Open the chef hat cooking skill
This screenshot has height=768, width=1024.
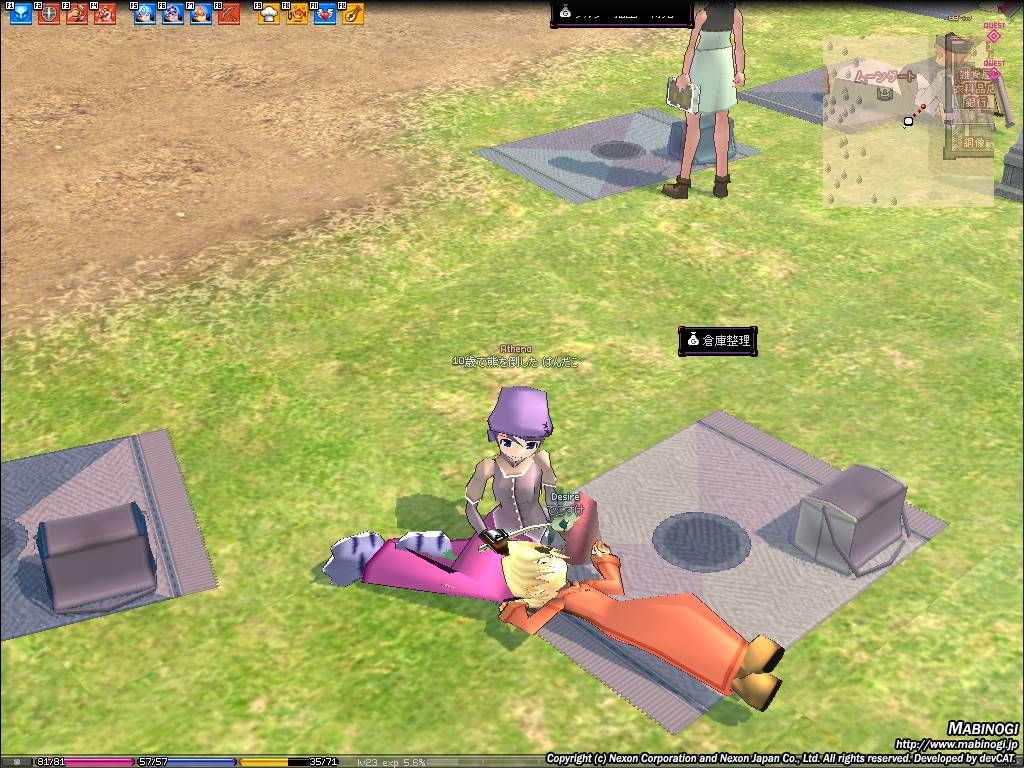(269, 14)
